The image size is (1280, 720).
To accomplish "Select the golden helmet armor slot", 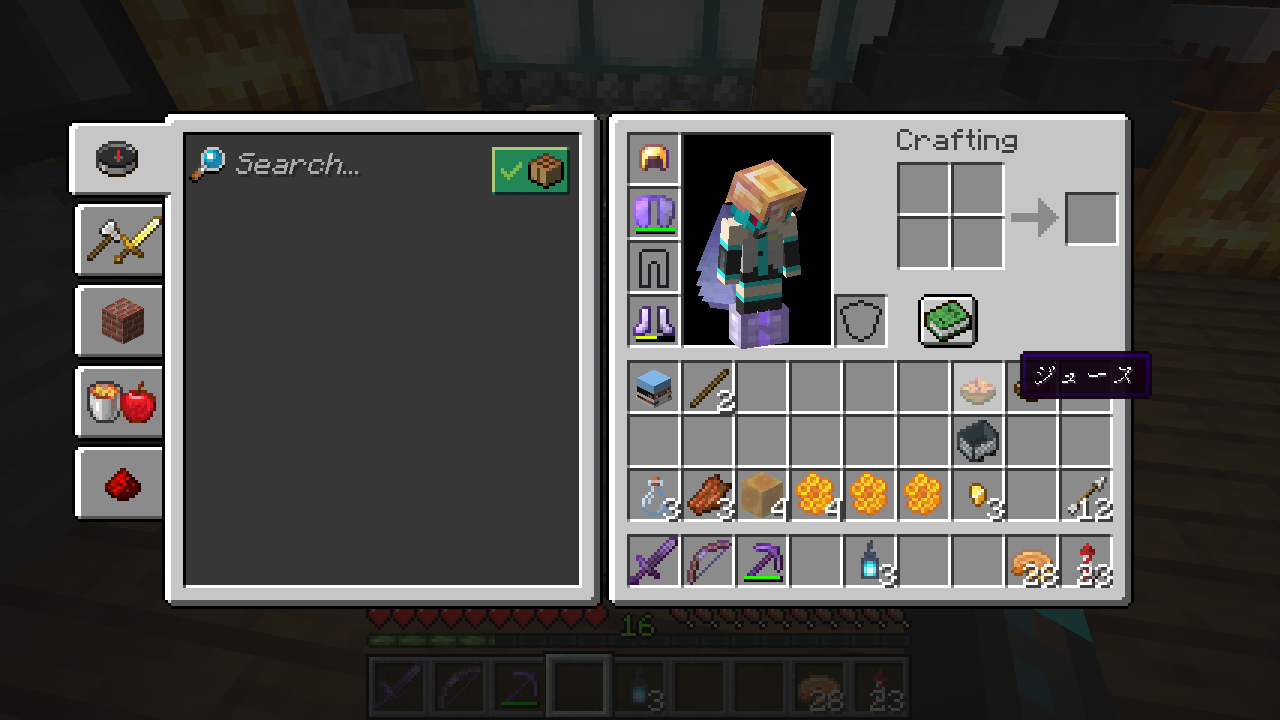I will [x=655, y=159].
